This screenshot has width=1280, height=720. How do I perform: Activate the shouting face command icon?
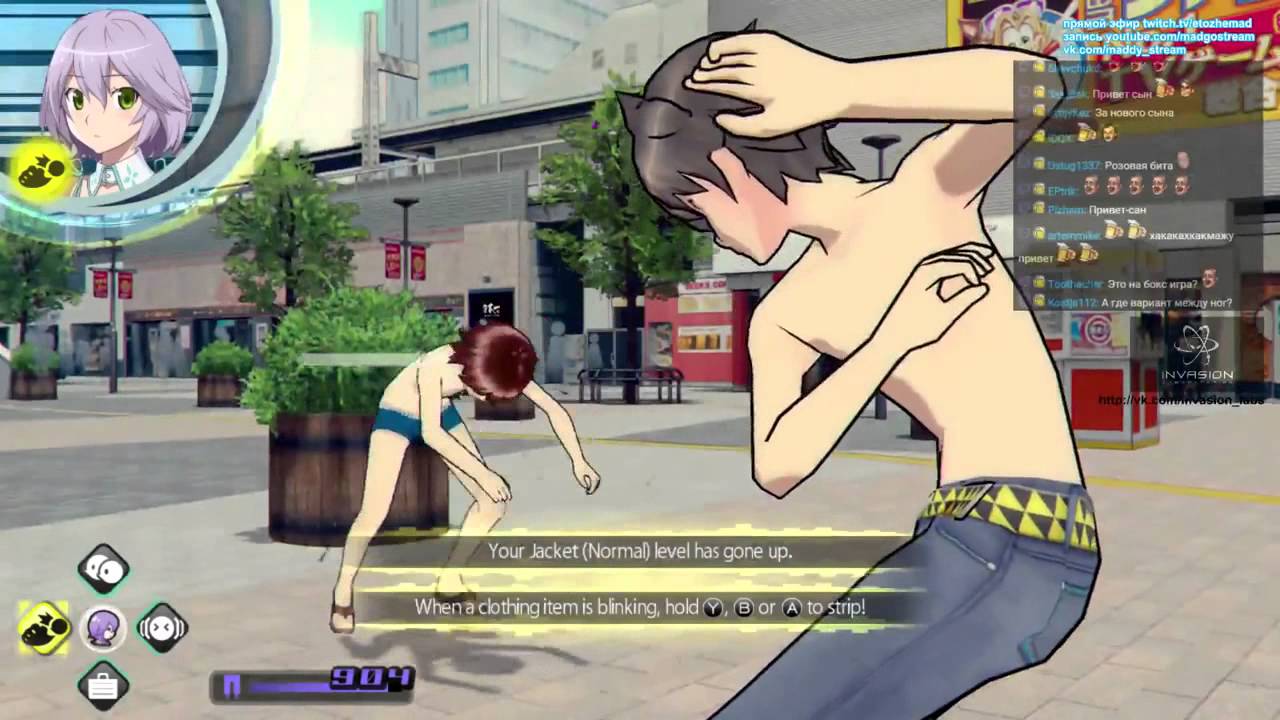pyautogui.click(x=162, y=628)
